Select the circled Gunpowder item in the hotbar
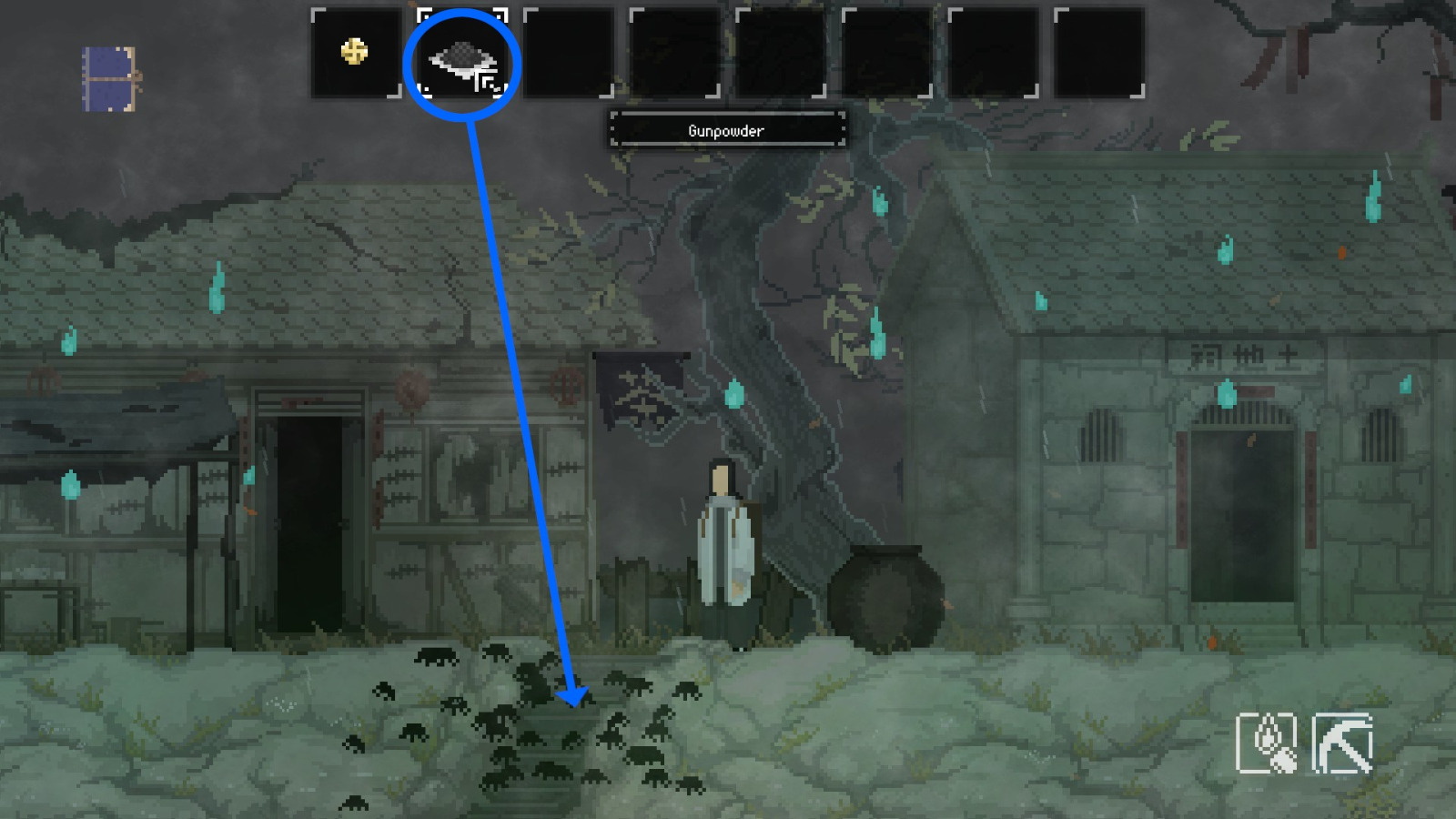Viewport: 1456px width, 819px height. click(x=464, y=59)
